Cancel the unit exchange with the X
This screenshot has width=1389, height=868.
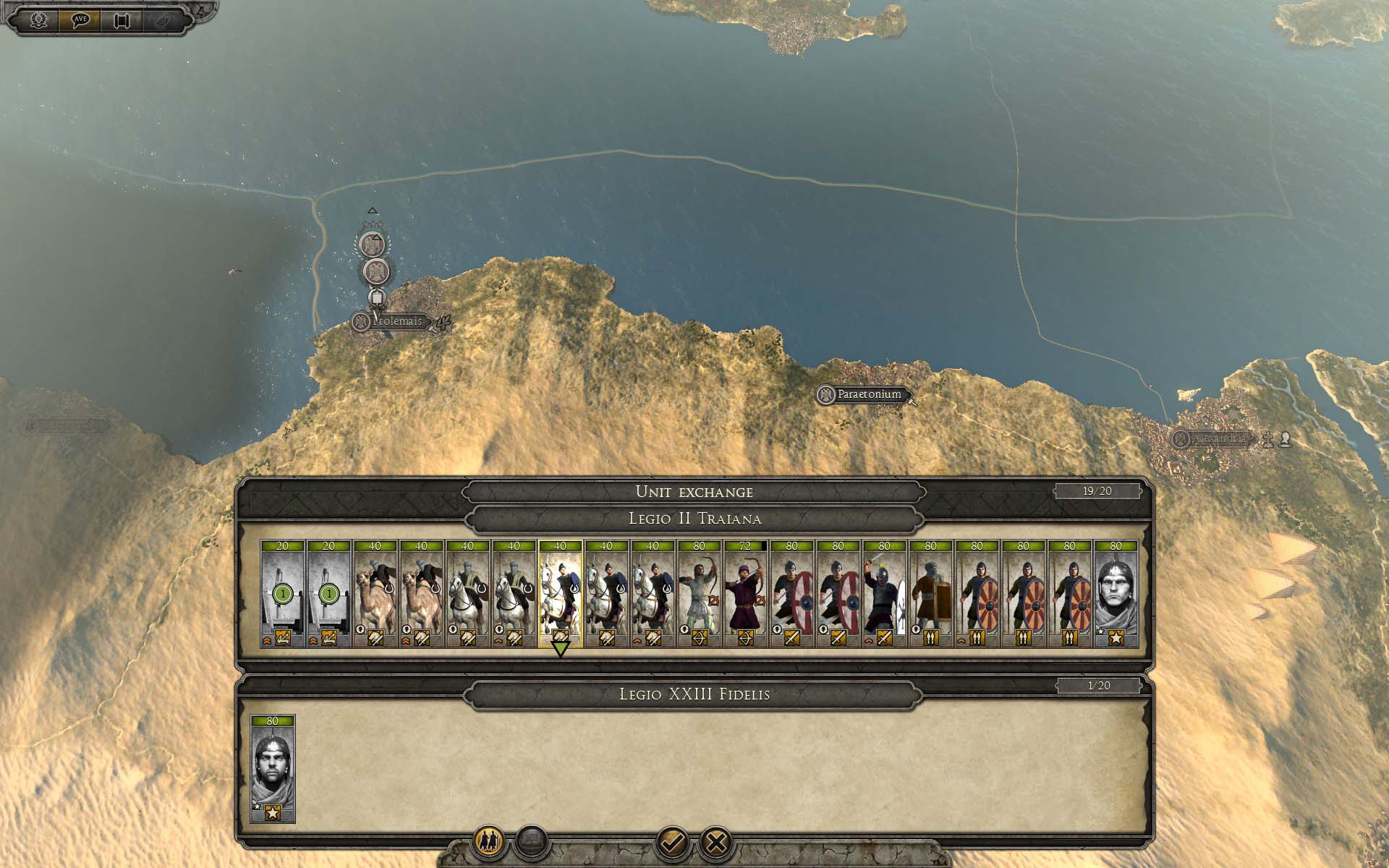(716, 843)
